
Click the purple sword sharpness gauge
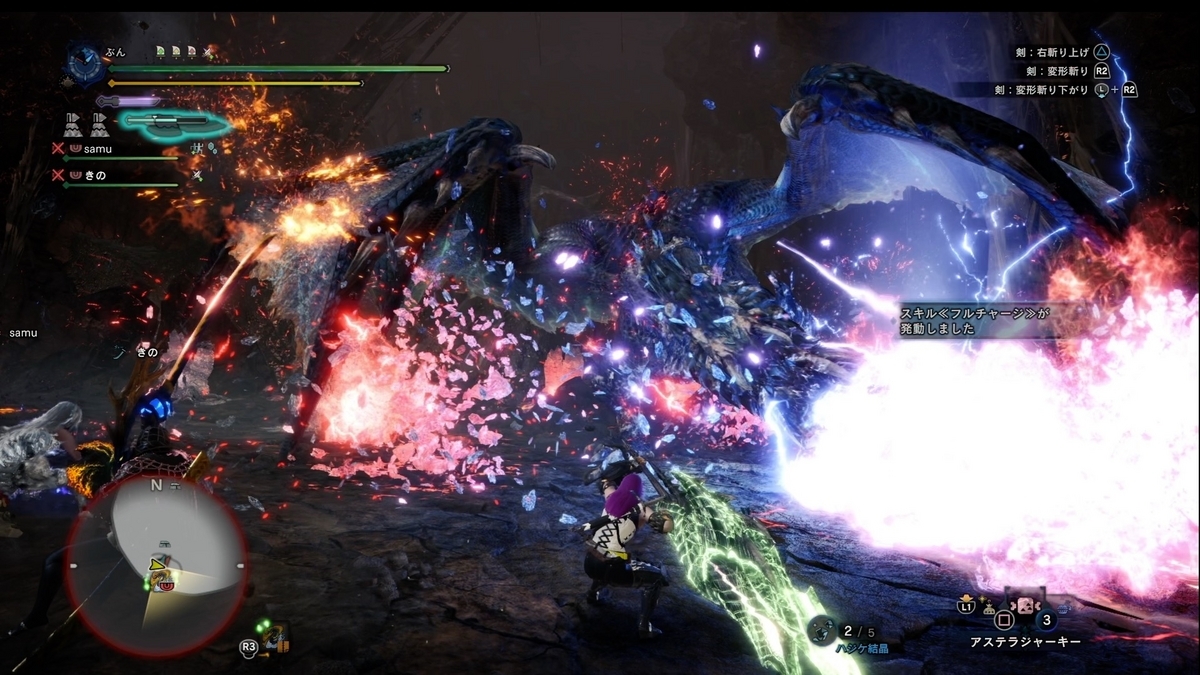tap(128, 101)
